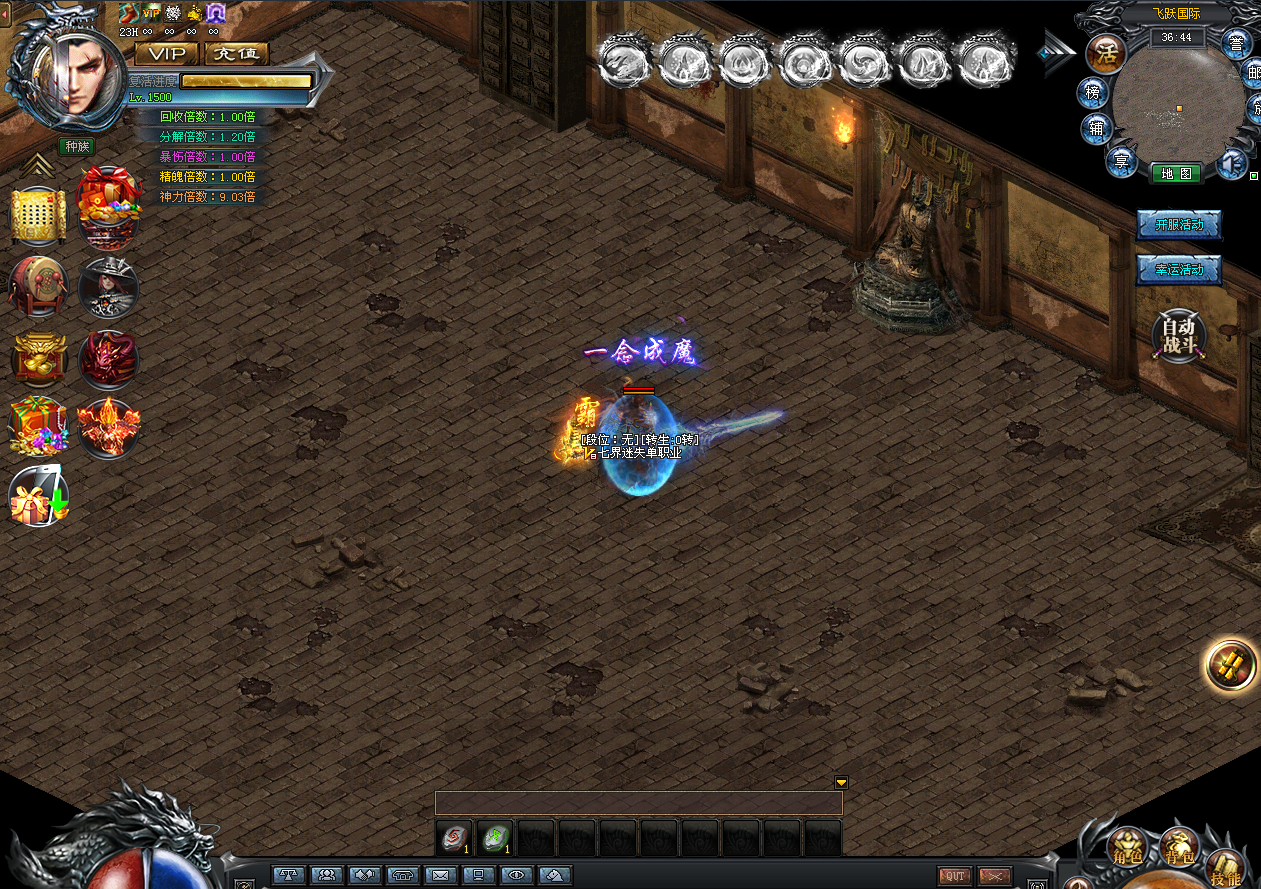Click the 充值 recharge button

[x=236, y=54]
